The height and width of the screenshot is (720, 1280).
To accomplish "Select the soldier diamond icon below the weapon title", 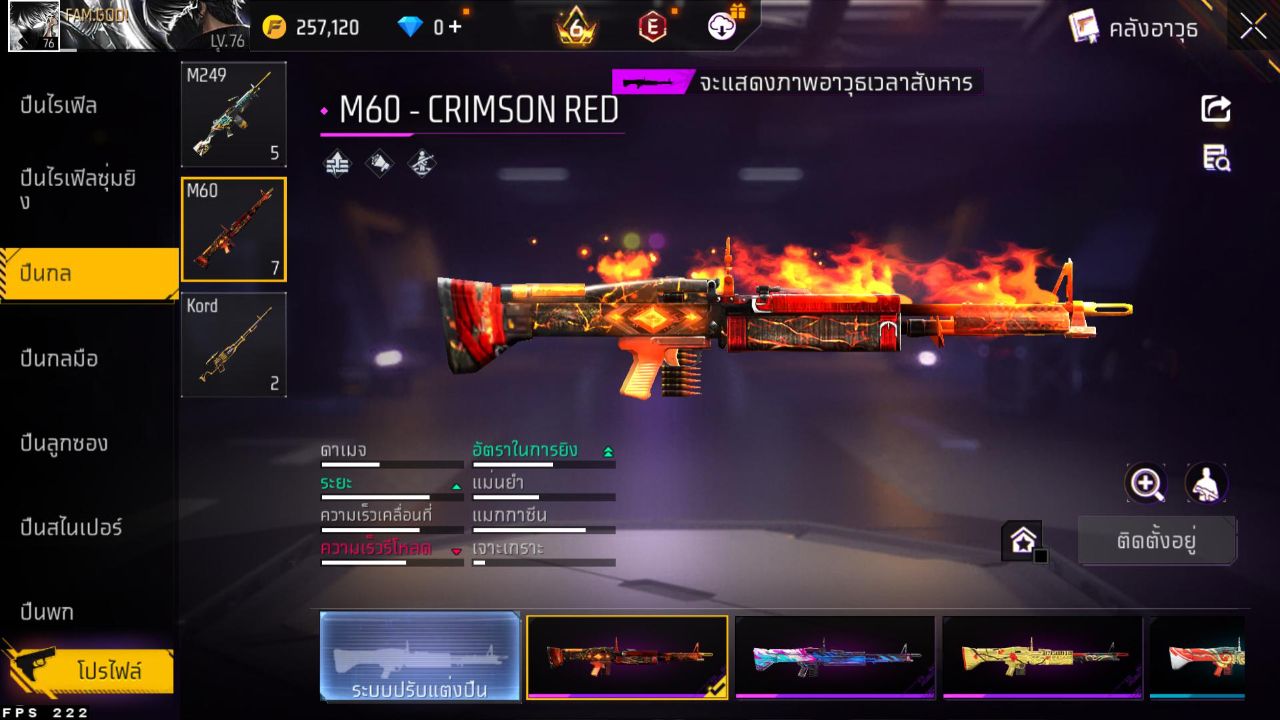I will click(419, 163).
